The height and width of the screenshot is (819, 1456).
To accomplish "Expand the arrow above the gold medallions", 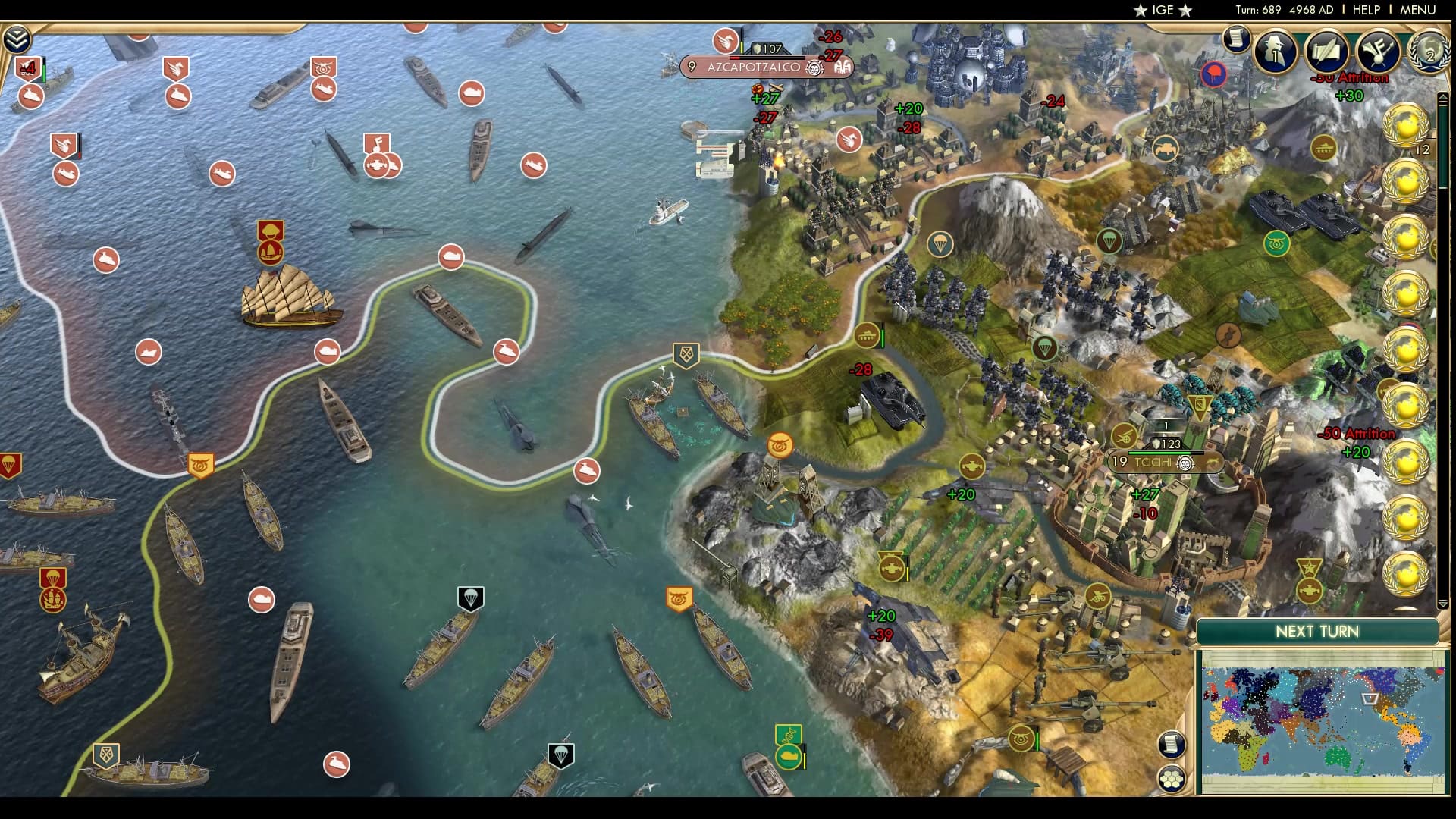I will point(1443,97).
